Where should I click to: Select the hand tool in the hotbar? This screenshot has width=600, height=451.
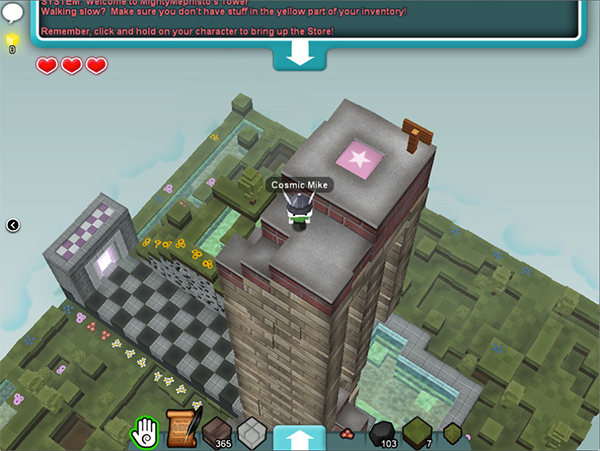coord(146,432)
